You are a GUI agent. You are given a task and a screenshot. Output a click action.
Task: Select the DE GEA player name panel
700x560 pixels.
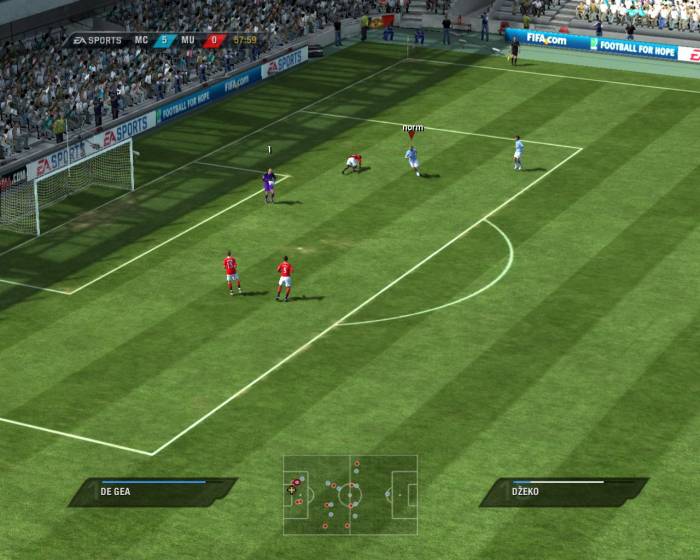[152, 491]
